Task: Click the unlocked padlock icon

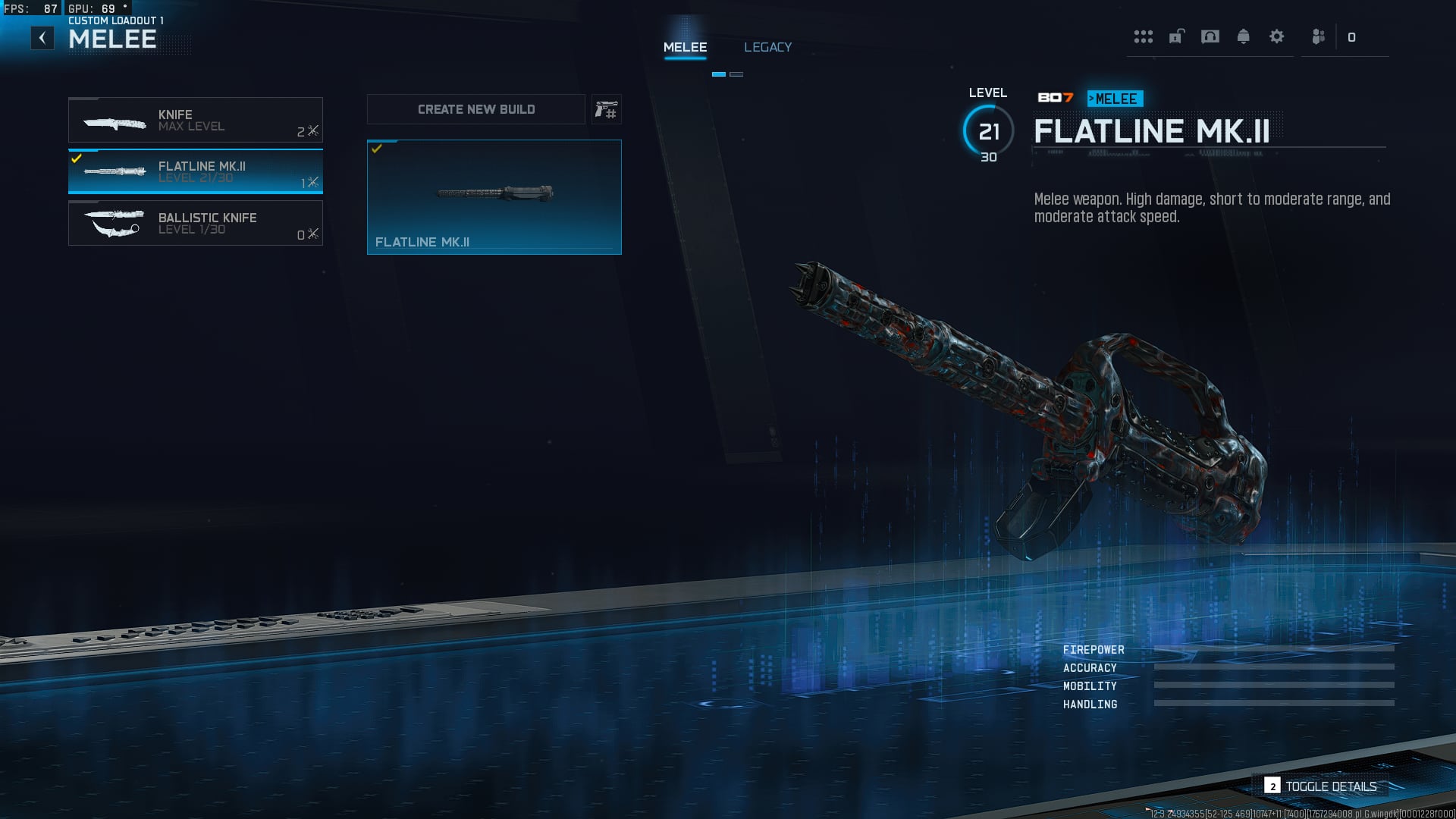Action: (1176, 37)
